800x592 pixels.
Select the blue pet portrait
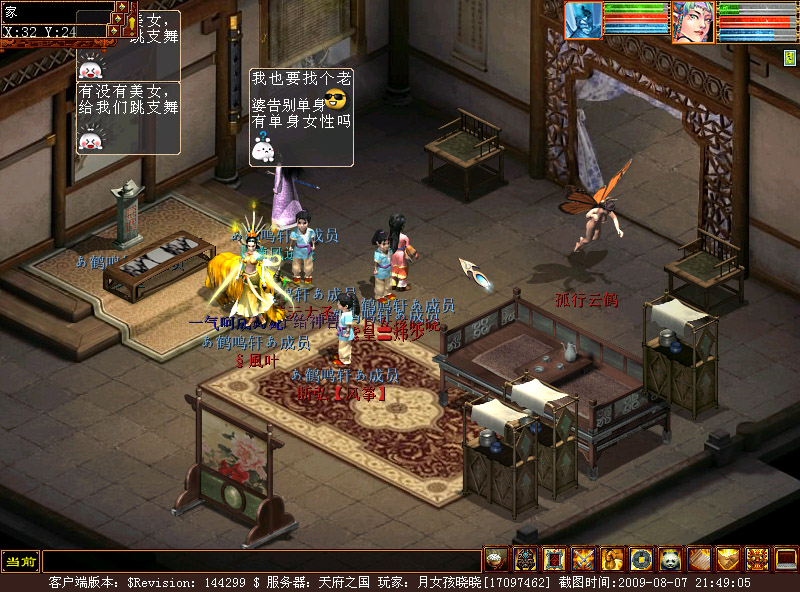coord(583,21)
